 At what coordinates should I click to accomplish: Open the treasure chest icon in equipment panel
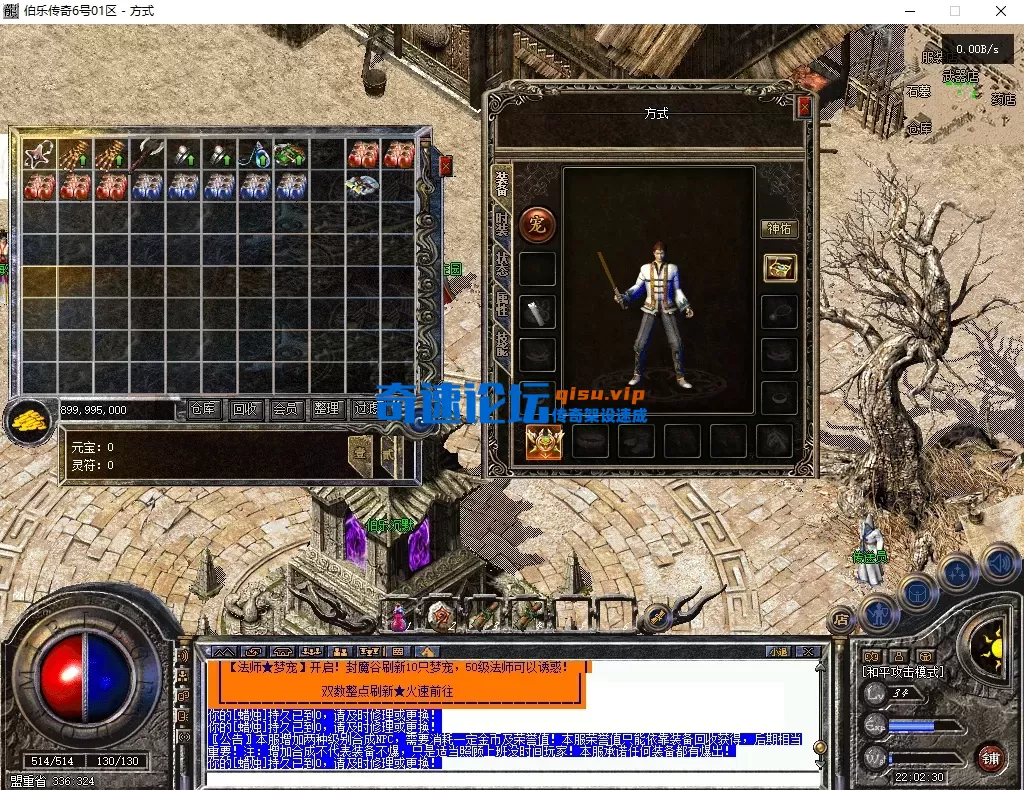[779, 267]
